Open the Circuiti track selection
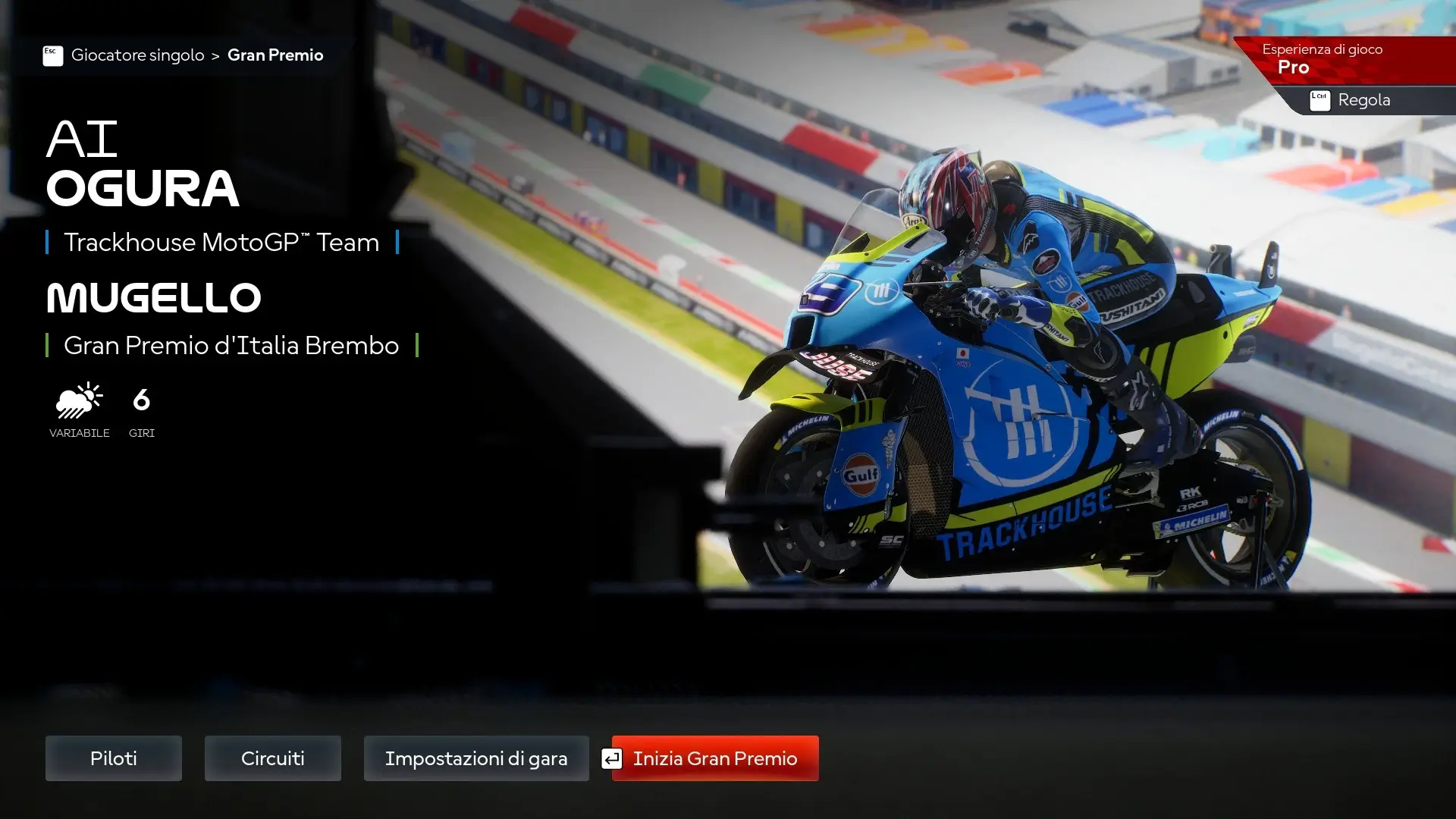Screen dimensions: 1456x819 pos(273,758)
